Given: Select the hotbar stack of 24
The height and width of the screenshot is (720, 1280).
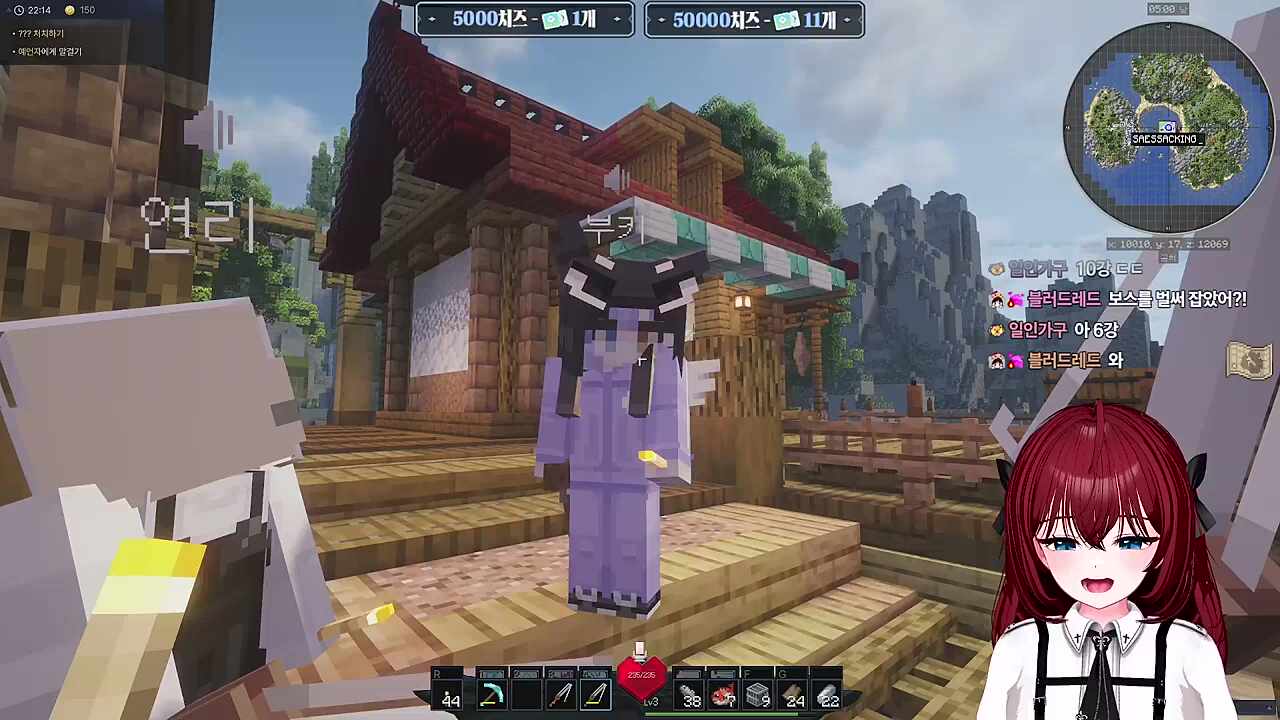Looking at the screenshot, I should [794, 694].
